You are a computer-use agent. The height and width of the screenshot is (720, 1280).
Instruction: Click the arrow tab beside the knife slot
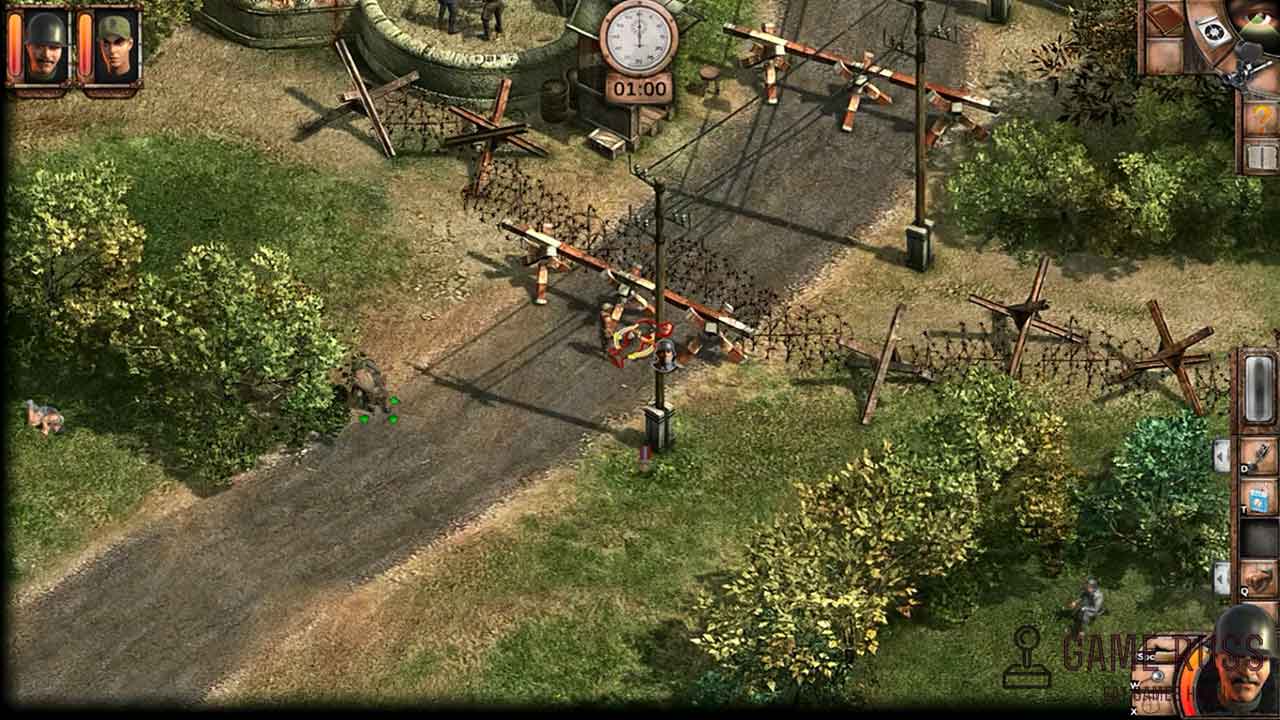pos(1221,455)
